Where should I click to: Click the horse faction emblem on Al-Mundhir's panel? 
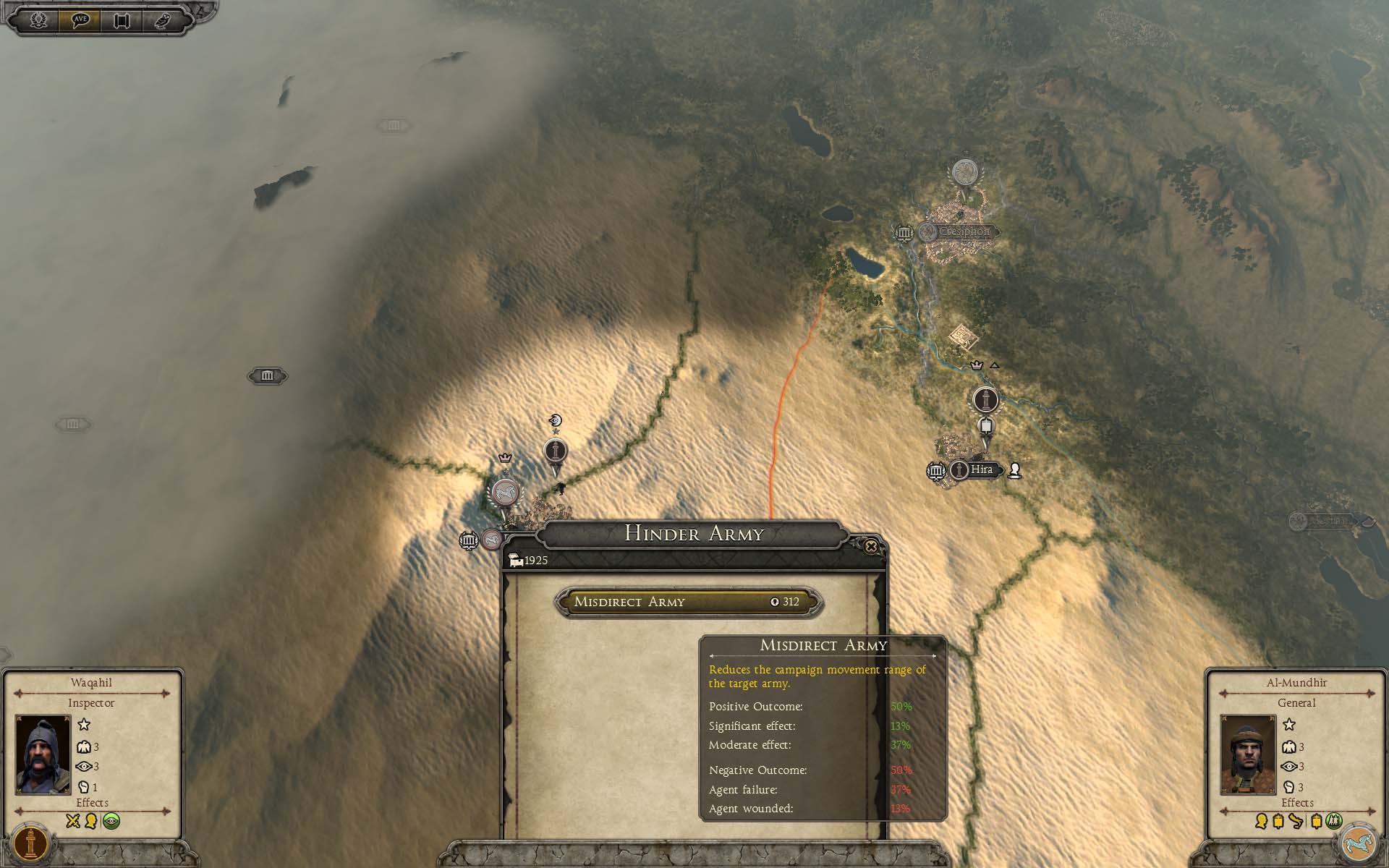point(1362,843)
